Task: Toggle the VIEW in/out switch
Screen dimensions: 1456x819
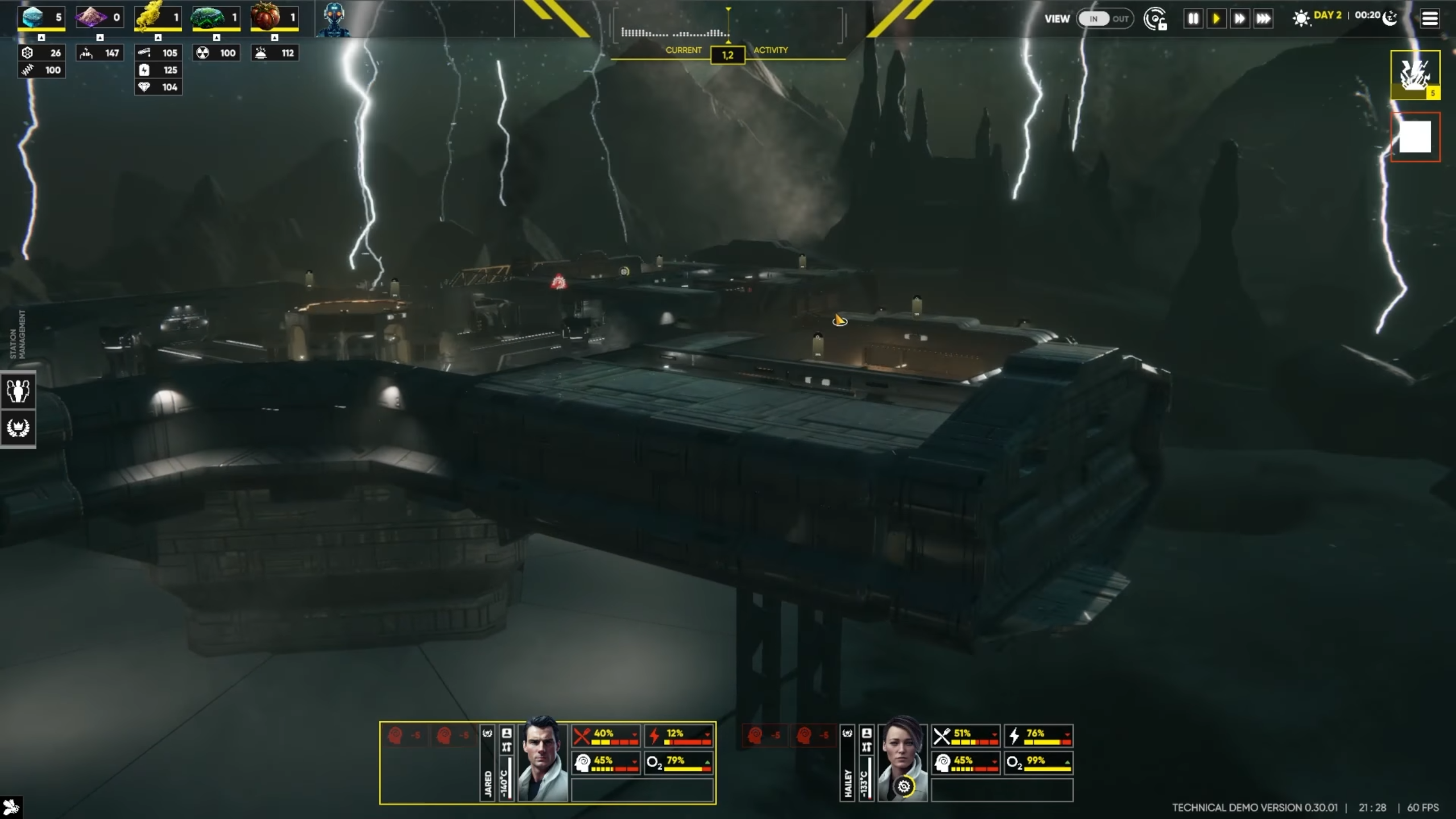Action: [1105, 19]
